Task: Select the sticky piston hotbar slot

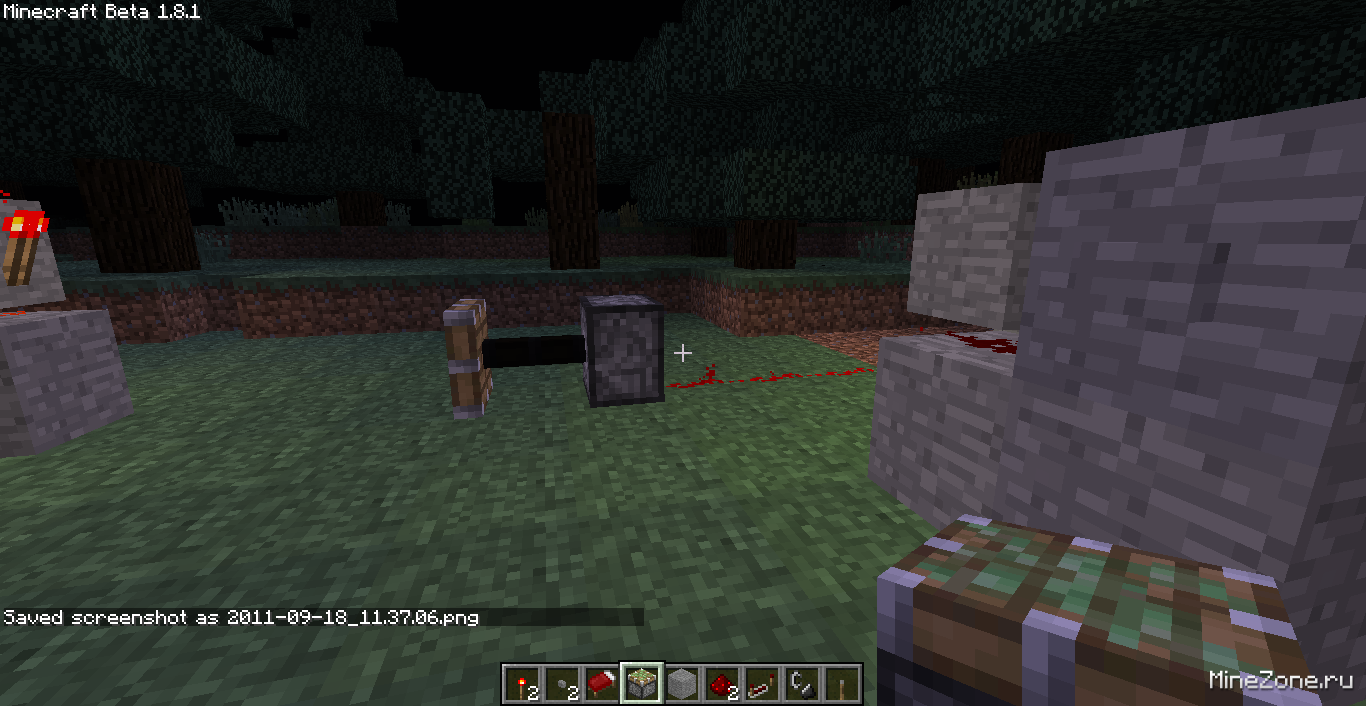Action: click(642, 685)
